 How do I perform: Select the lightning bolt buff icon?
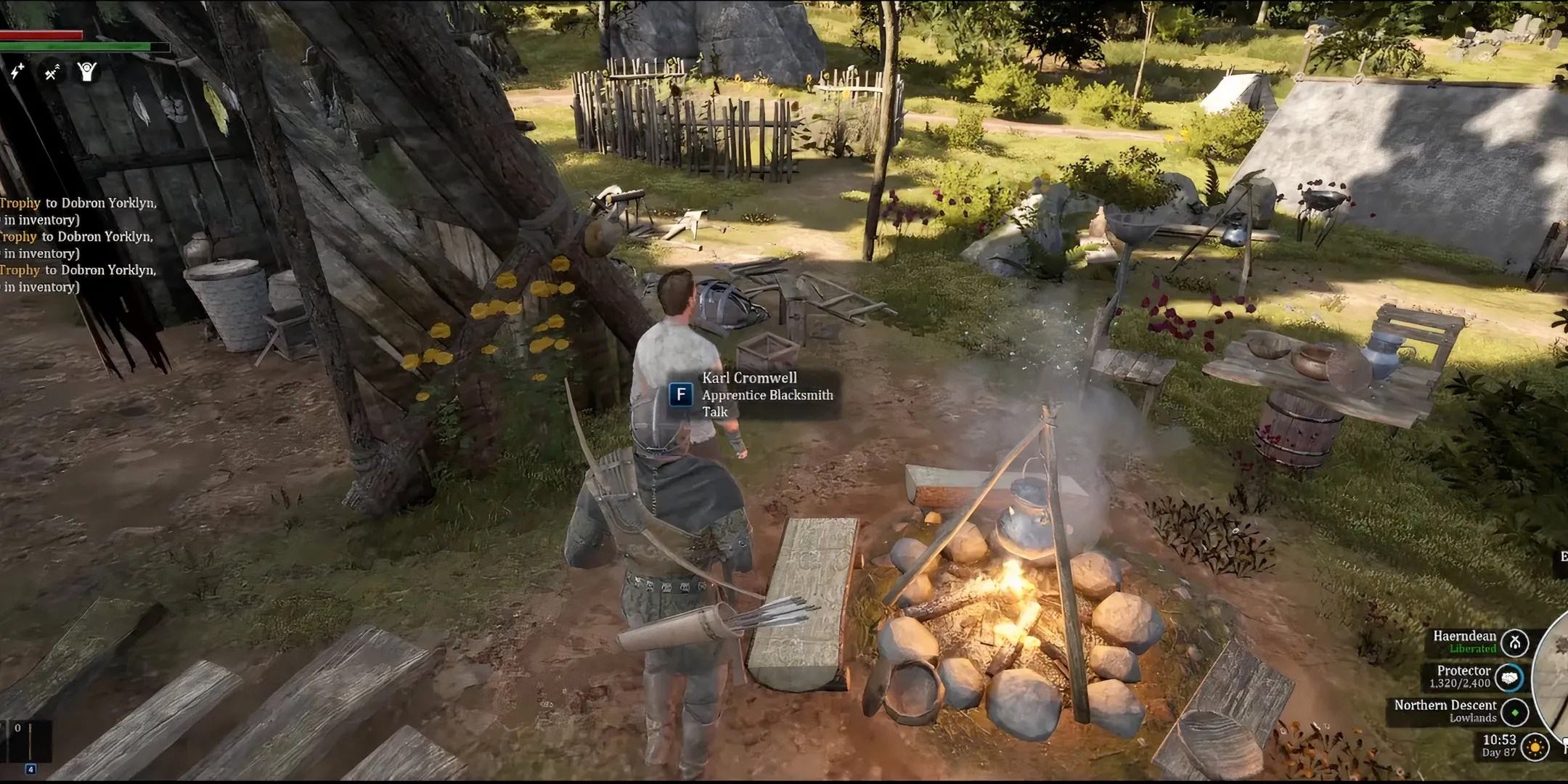[17, 72]
